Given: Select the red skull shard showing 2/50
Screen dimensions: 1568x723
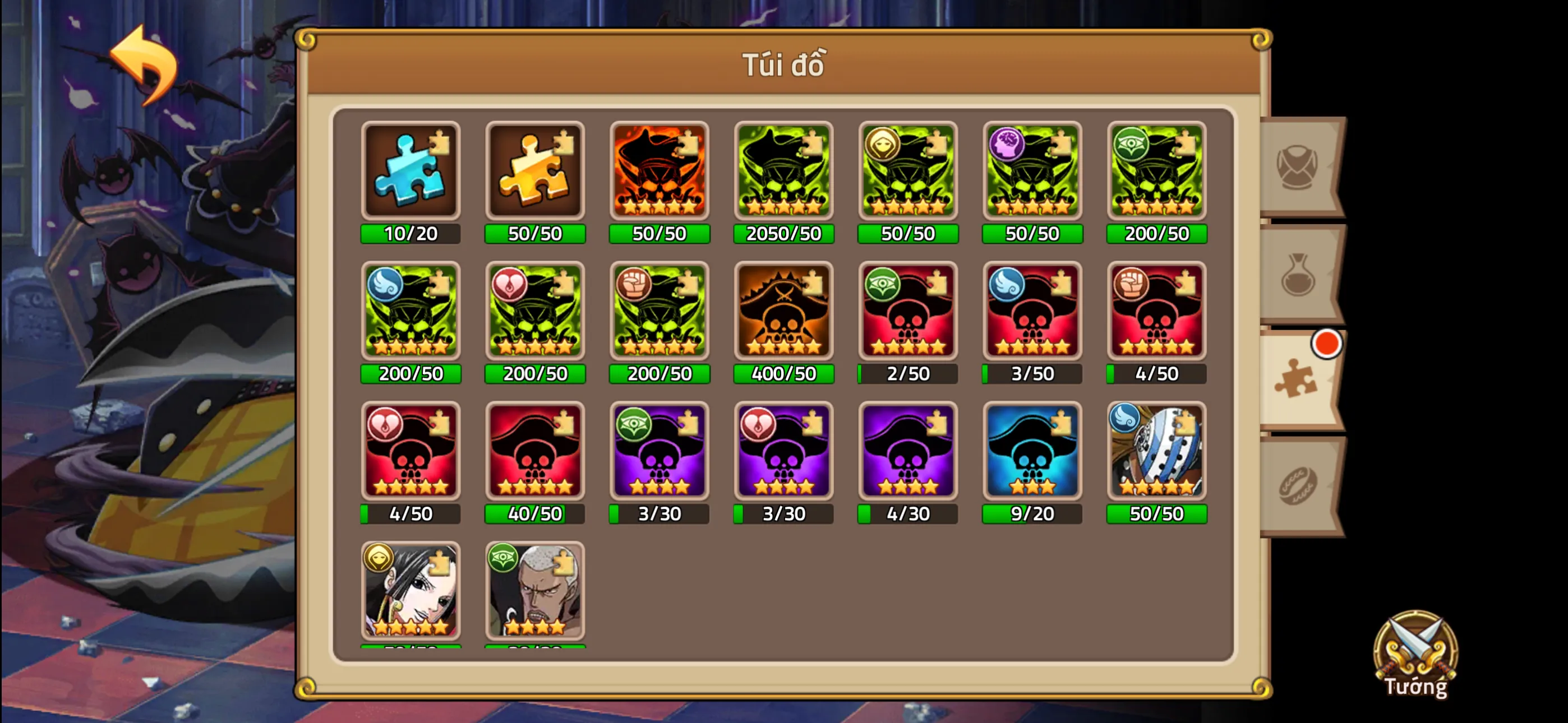Looking at the screenshot, I should 907,312.
